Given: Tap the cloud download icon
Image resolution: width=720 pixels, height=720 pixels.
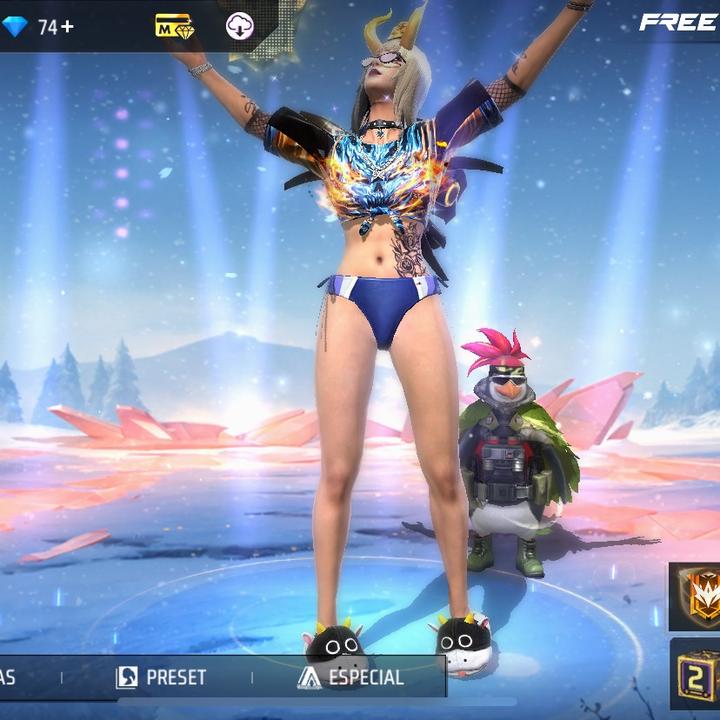Looking at the screenshot, I should point(240,26).
